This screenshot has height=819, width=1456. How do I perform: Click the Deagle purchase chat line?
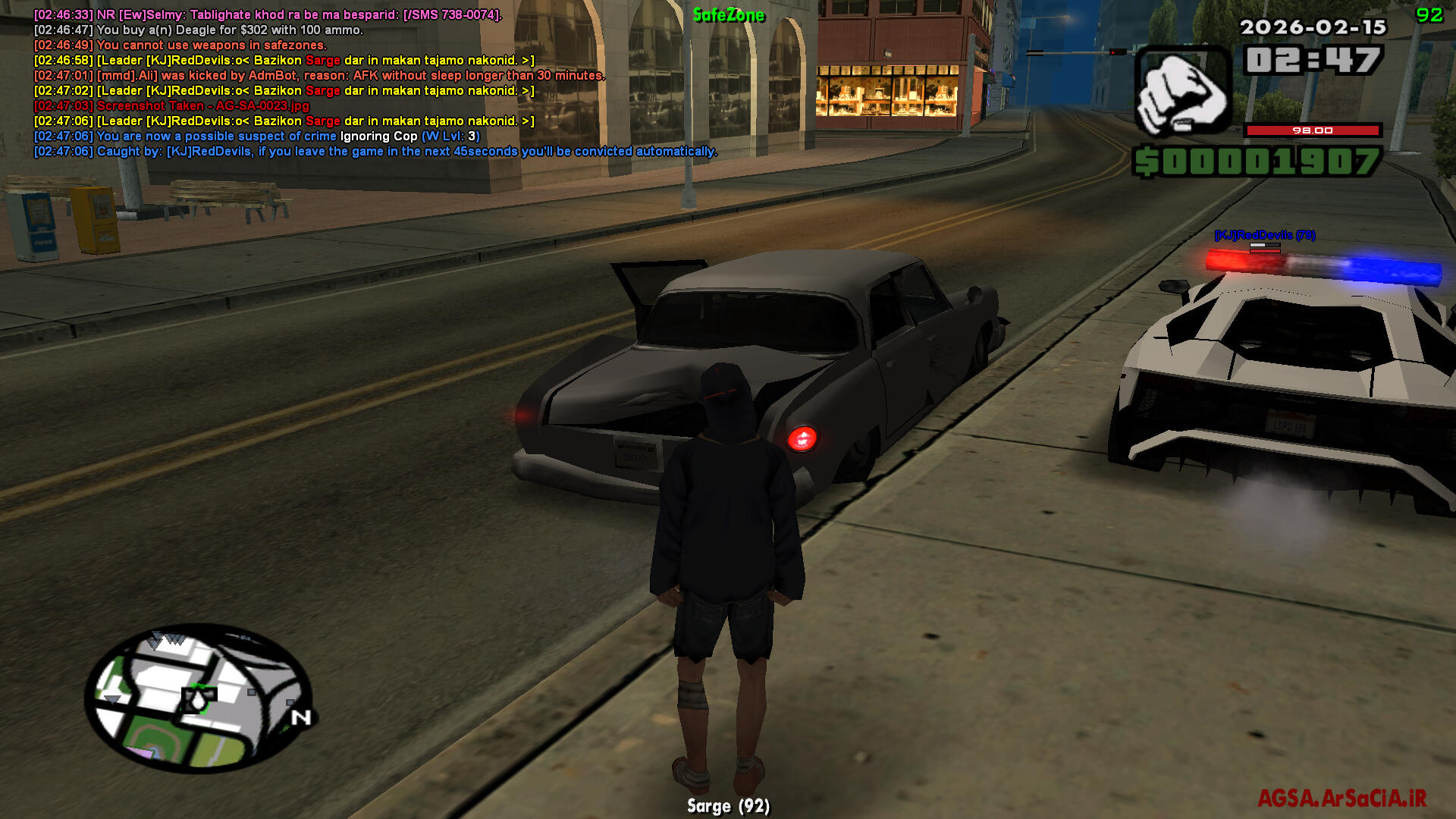pyautogui.click(x=199, y=30)
